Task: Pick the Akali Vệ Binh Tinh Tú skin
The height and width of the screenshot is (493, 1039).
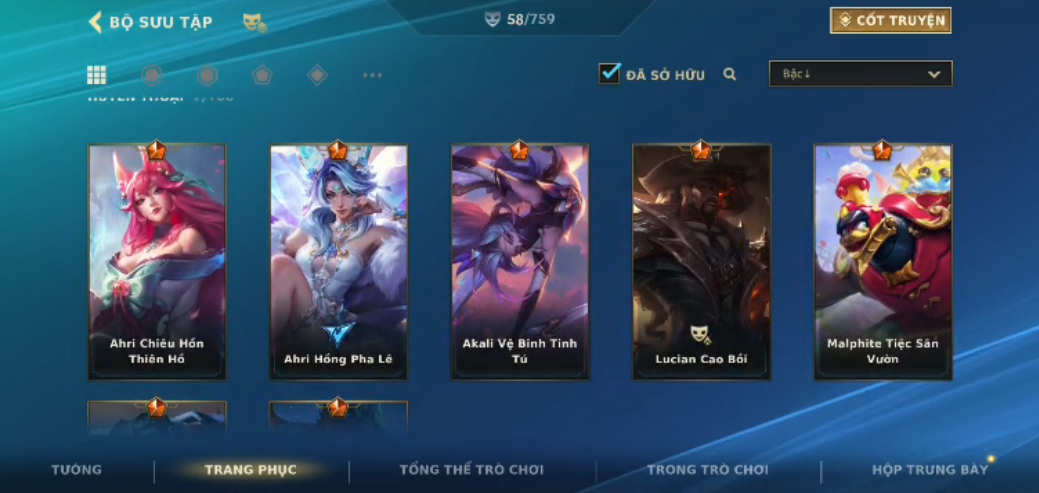Action: pyautogui.click(x=520, y=262)
